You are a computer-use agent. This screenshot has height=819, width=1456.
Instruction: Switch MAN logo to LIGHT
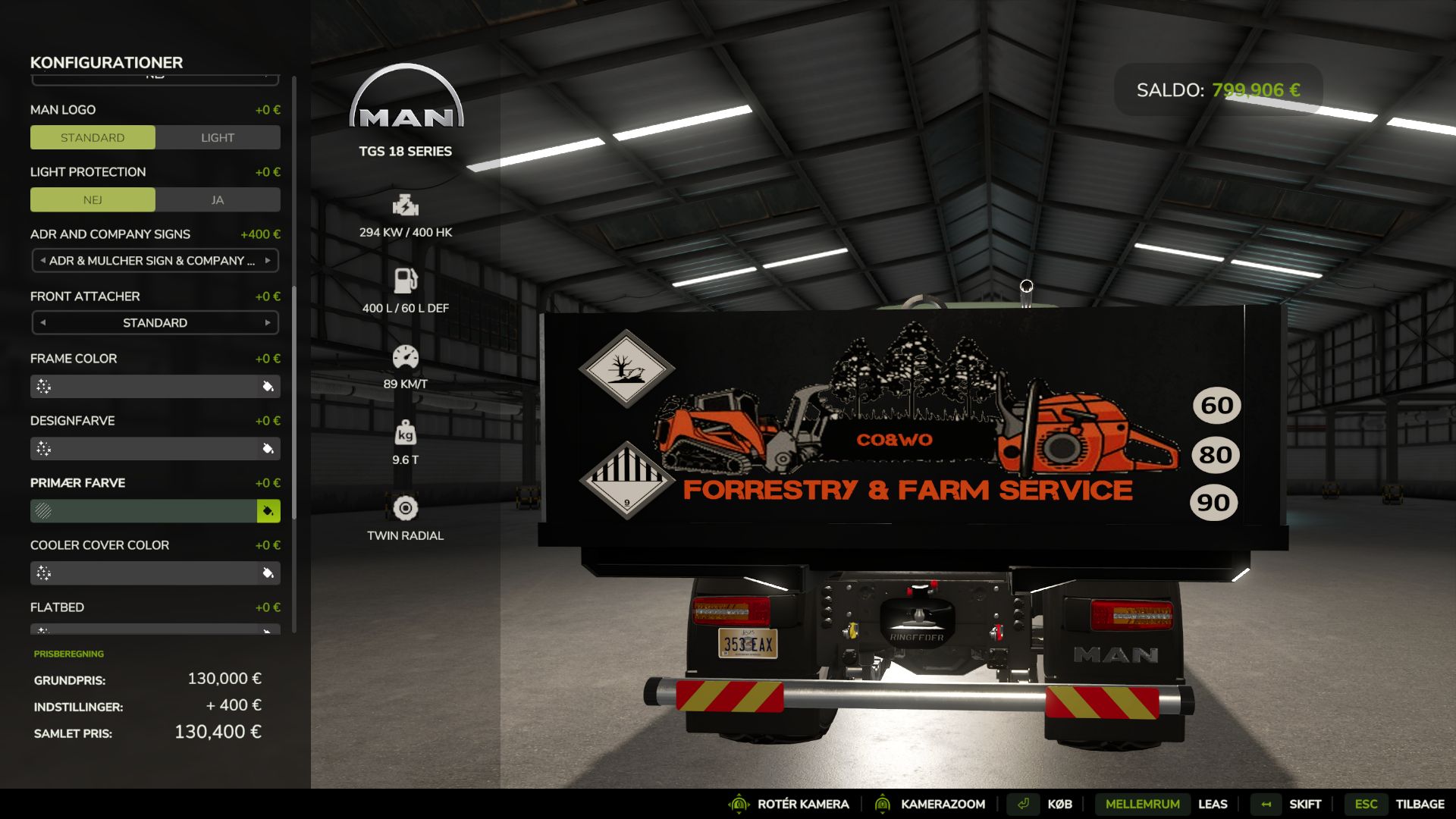tap(218, 137)
